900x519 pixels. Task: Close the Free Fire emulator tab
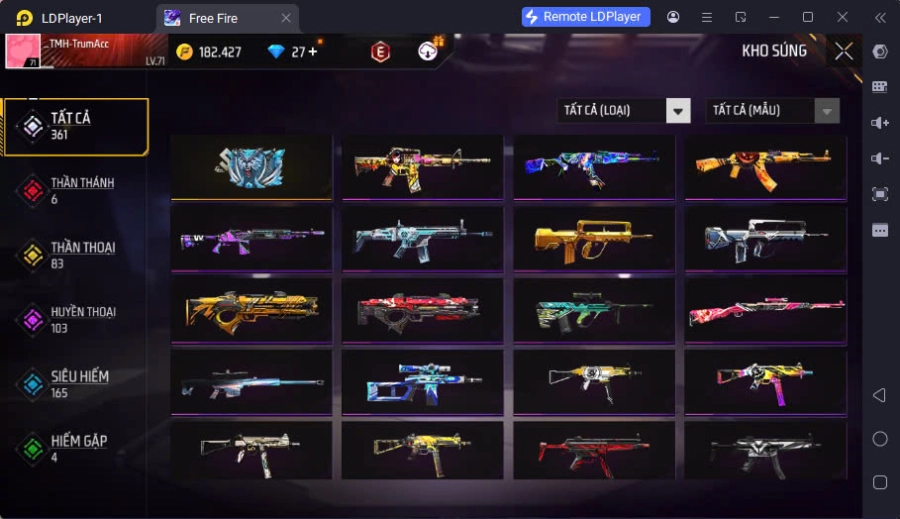pos(286,18)
